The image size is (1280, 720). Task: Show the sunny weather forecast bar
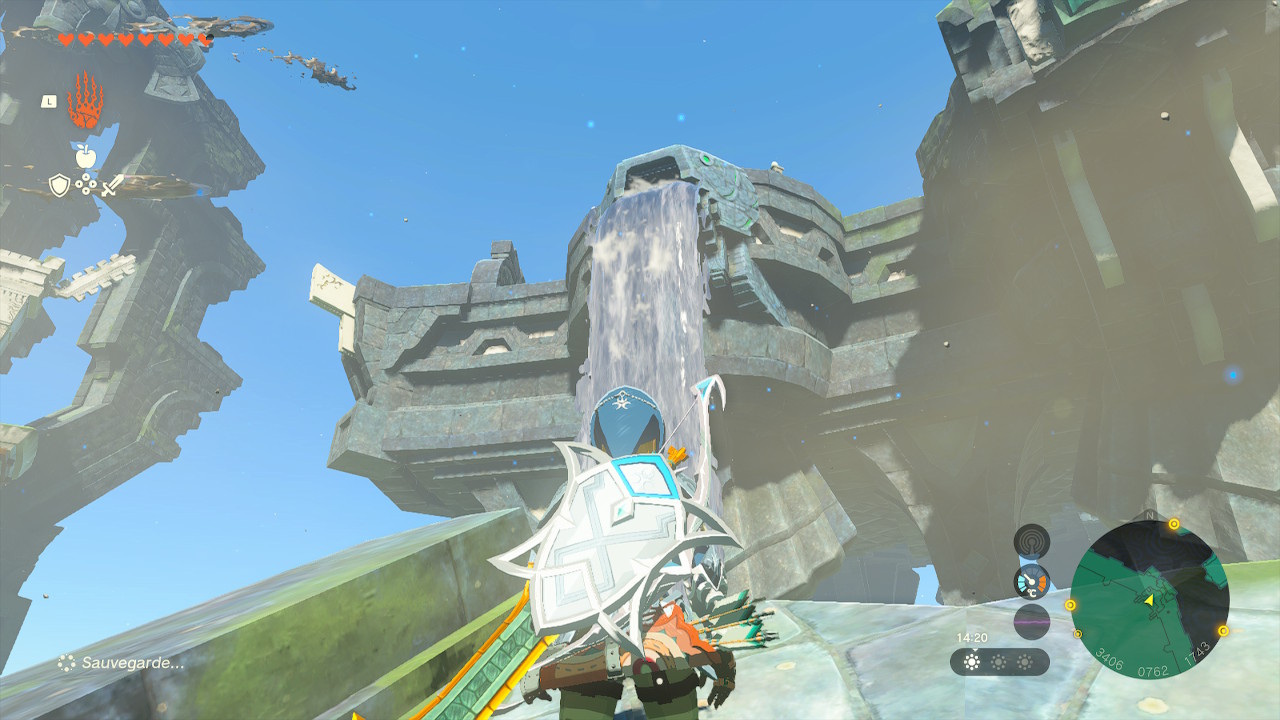[999, 662]
